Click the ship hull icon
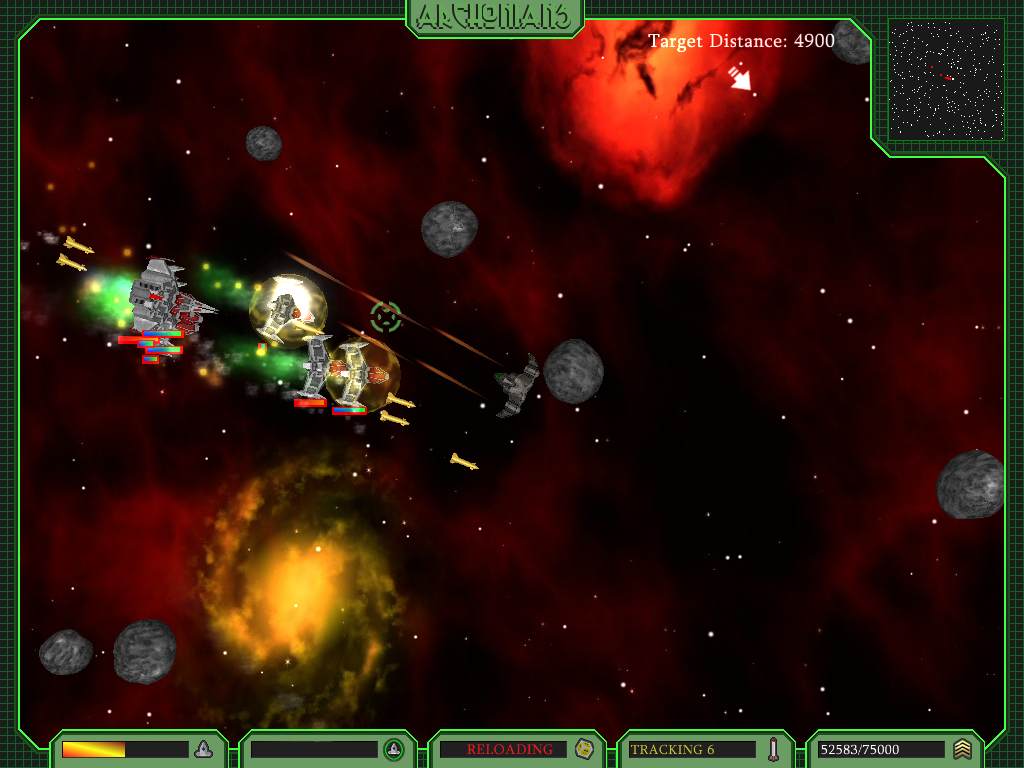This screenshot has width=1024, height=768. coord(203,749)
